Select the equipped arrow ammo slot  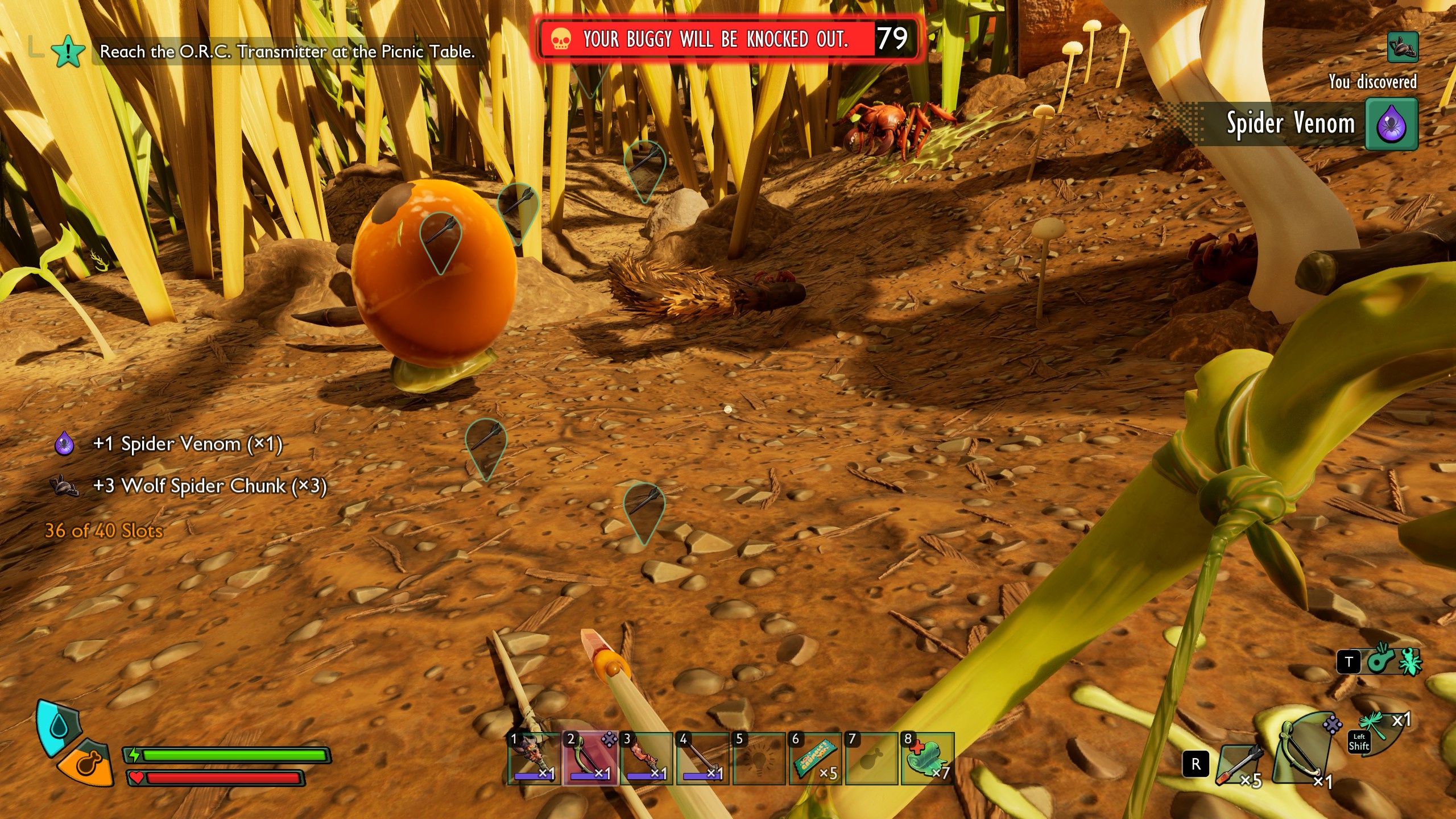pyautogui.click(x=1241, y=765)
